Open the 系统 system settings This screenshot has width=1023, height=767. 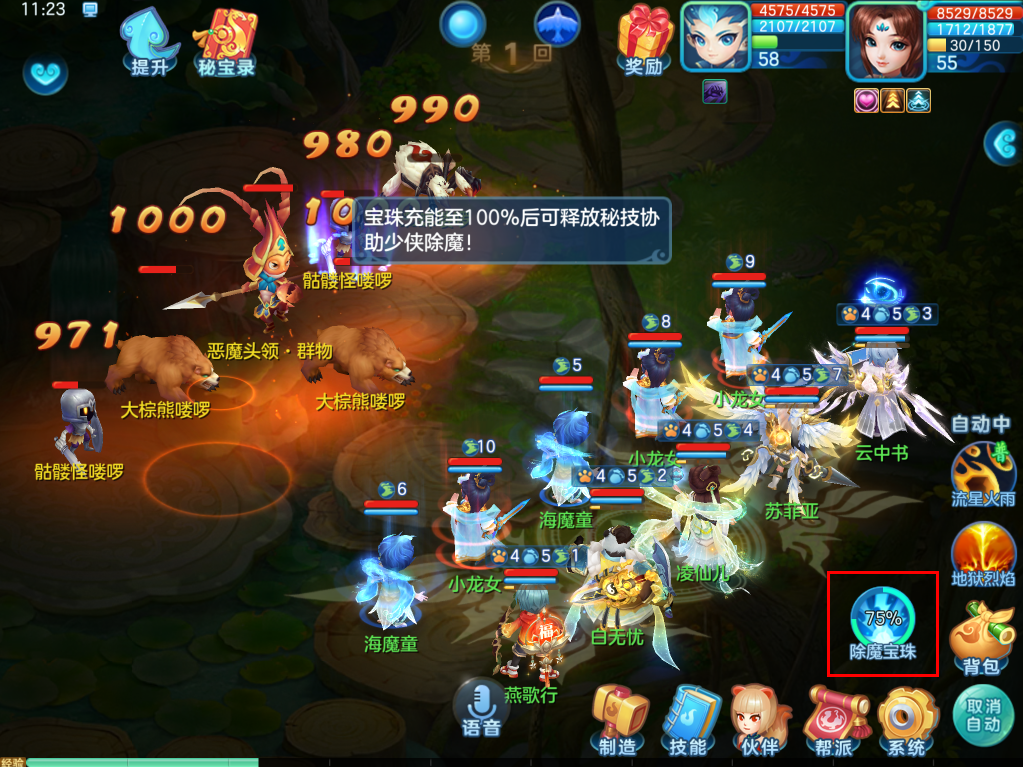tap(907, 720)
